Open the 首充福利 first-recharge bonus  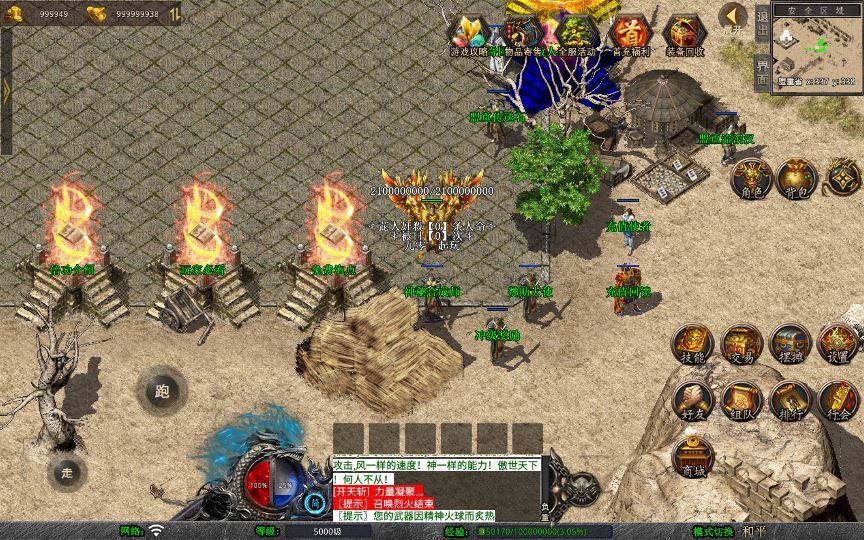[x=630, y=34]
